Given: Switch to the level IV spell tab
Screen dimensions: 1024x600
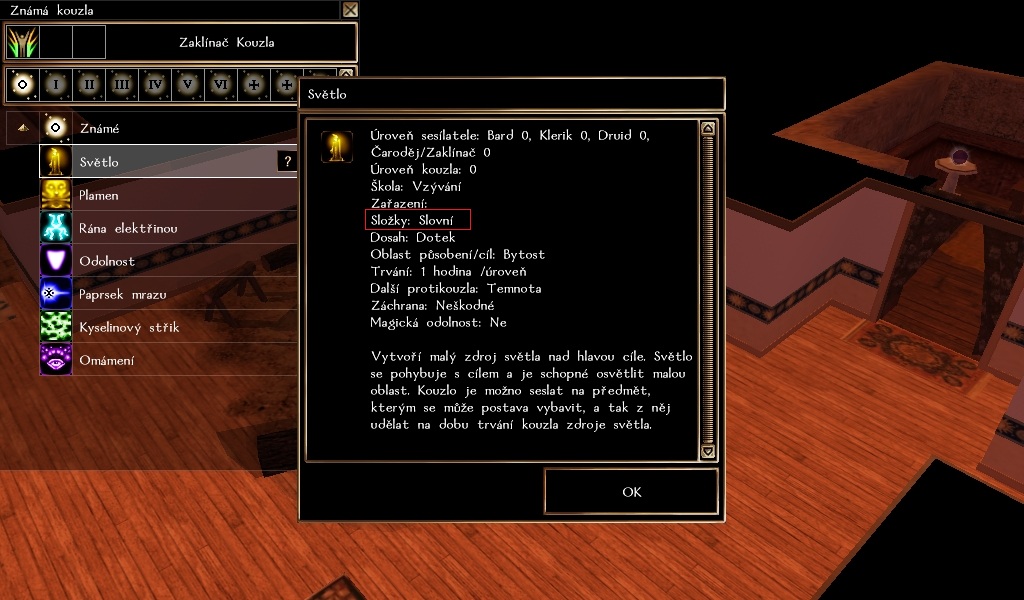Looking at the screenshot, I should click(x=154, y=85).
